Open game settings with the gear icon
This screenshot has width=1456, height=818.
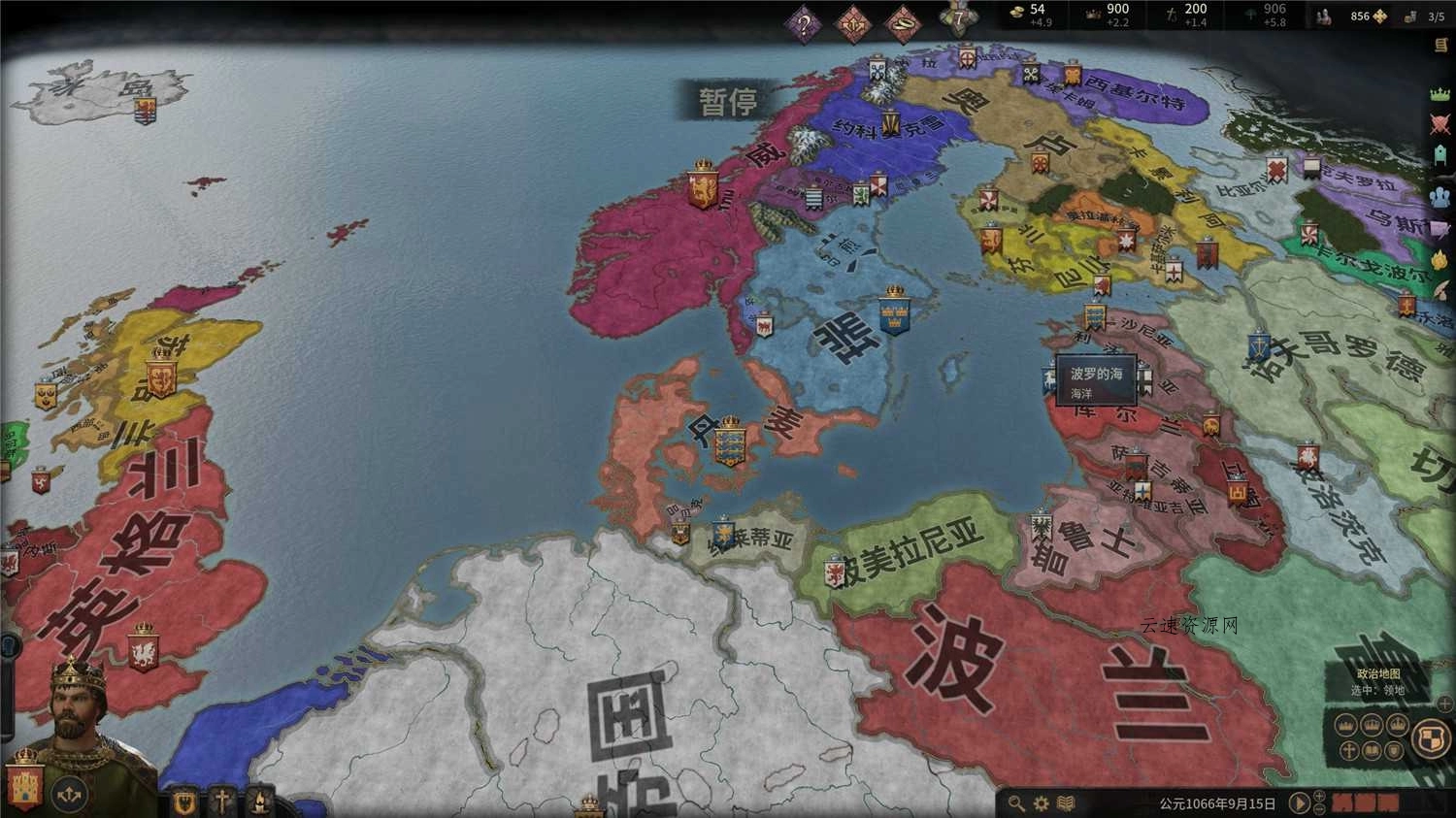click(1041, 803)
